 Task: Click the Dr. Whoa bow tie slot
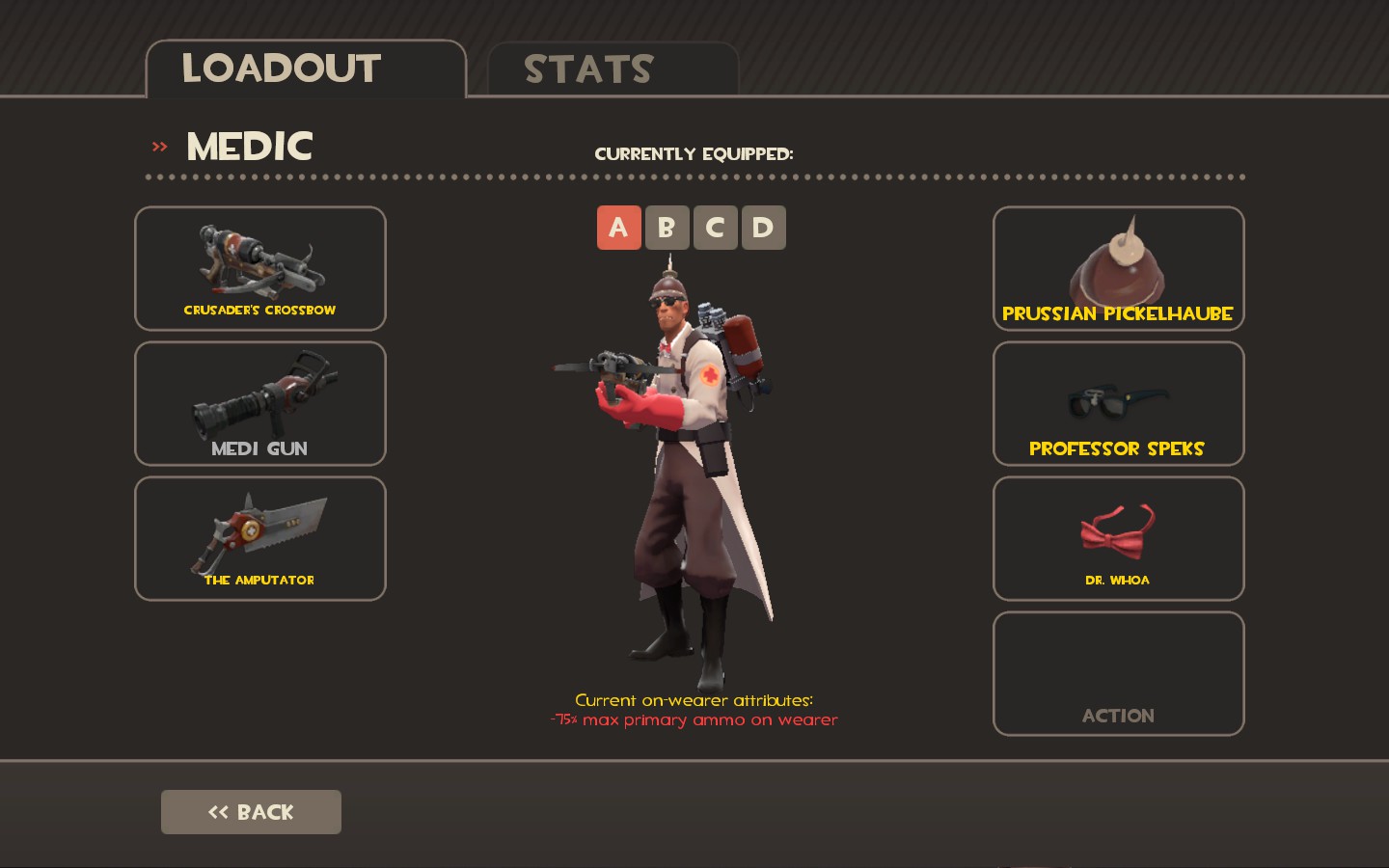point(1118,538)
